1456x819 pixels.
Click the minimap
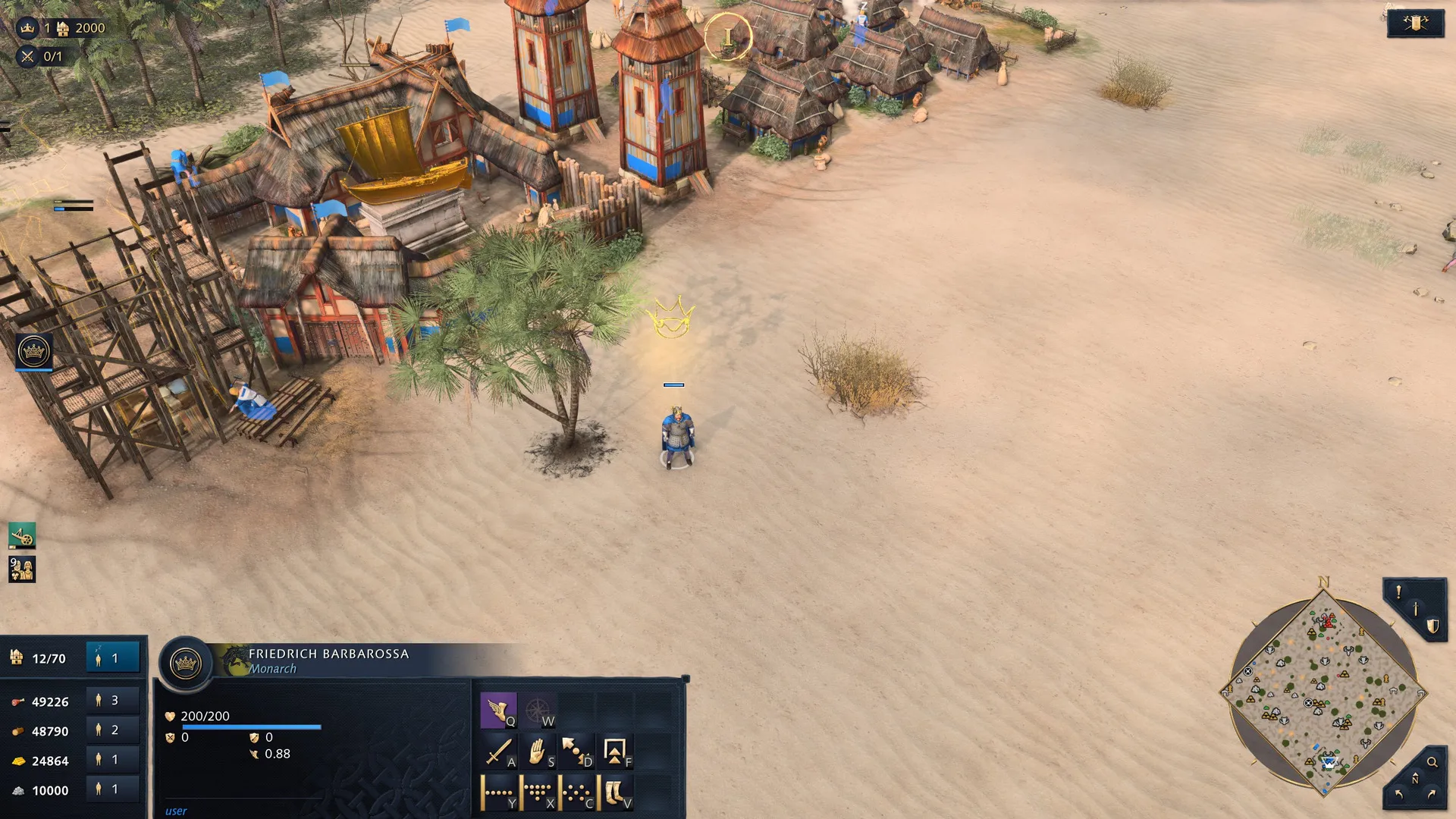tap(1323, 693)
